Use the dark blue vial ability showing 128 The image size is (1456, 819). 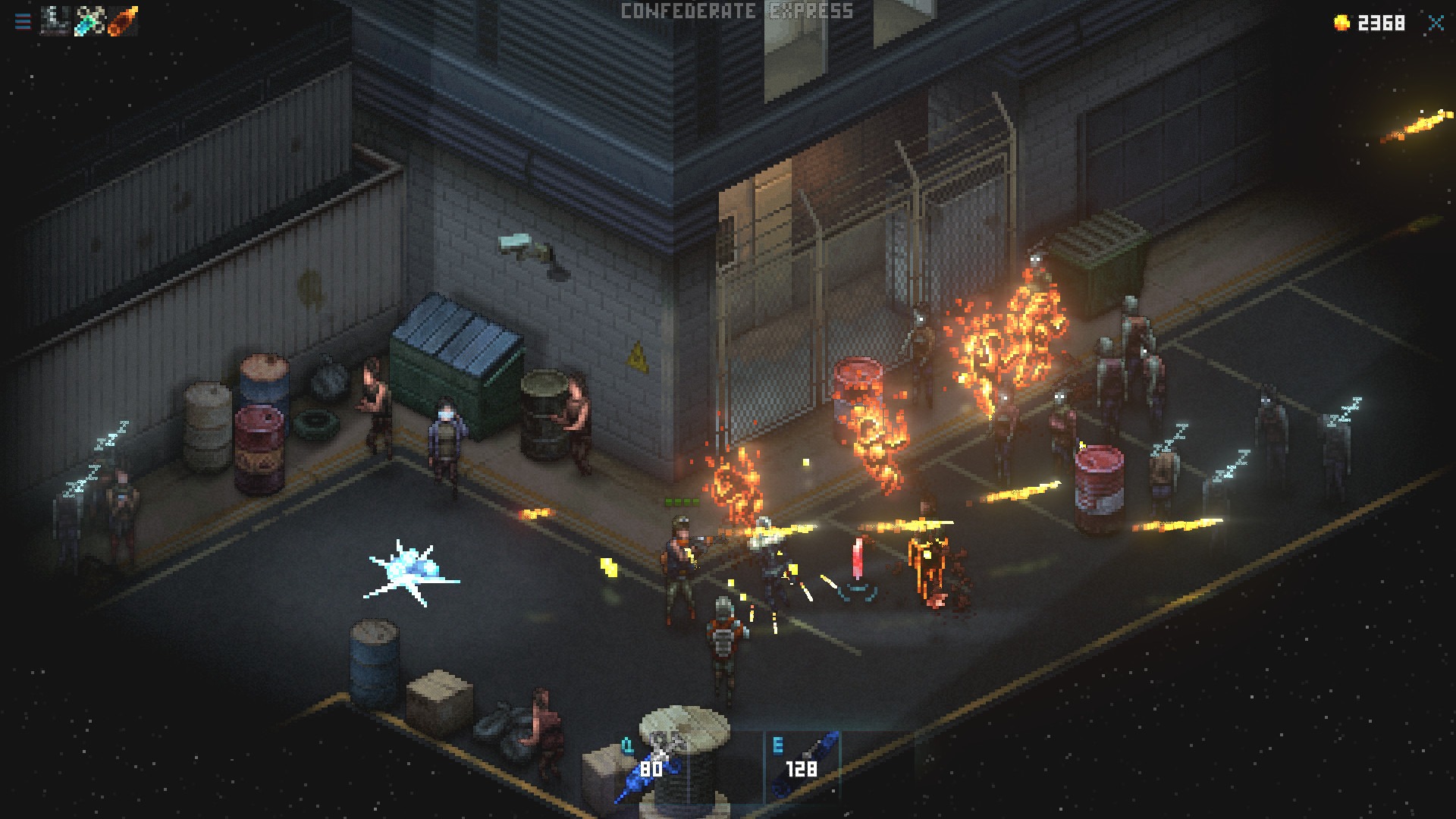pyautogui.click(x=802, y=766)
